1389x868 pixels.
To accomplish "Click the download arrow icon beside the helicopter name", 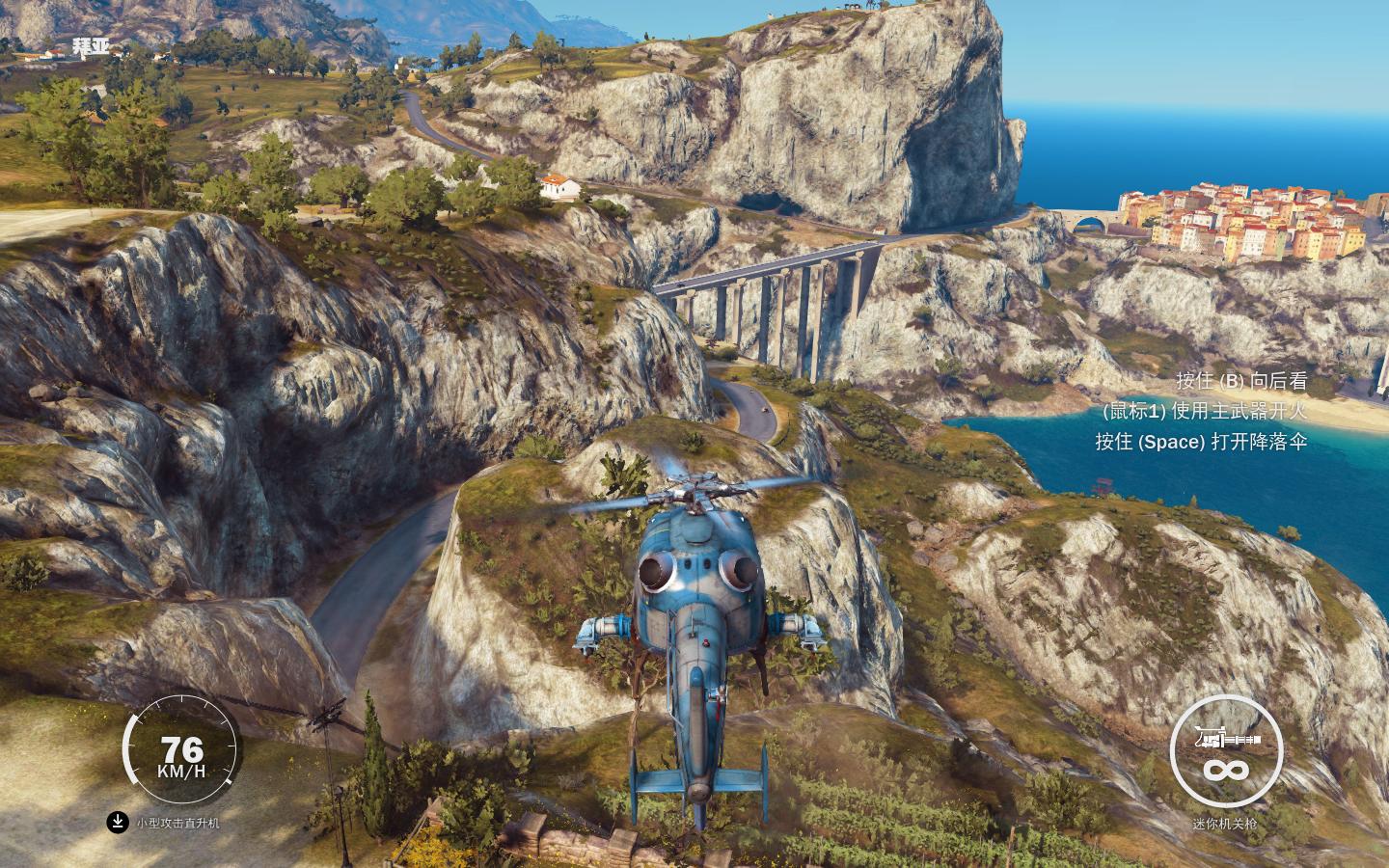I will pos(117,822).
